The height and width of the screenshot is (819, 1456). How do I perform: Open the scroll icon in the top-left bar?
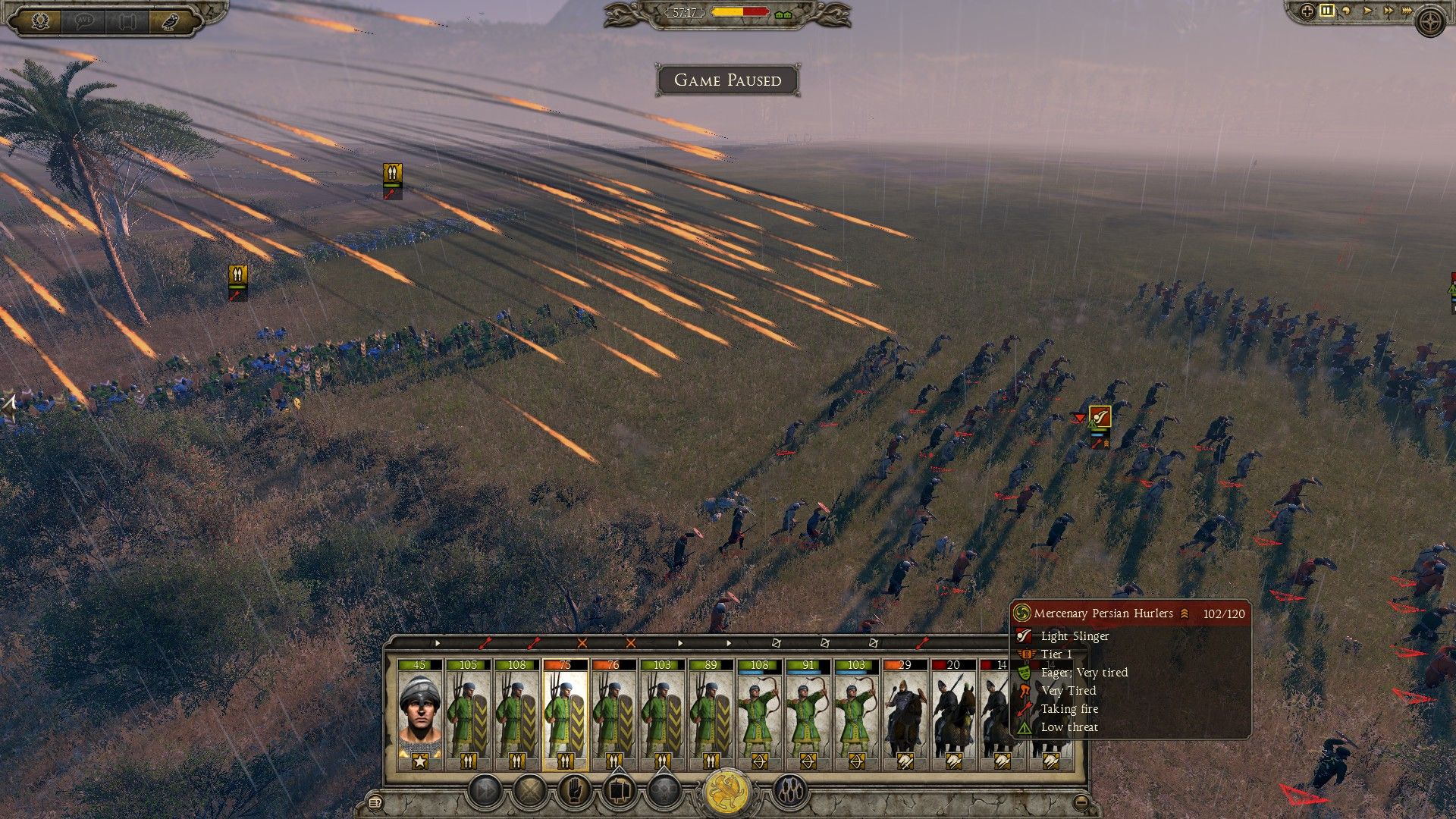127,19
